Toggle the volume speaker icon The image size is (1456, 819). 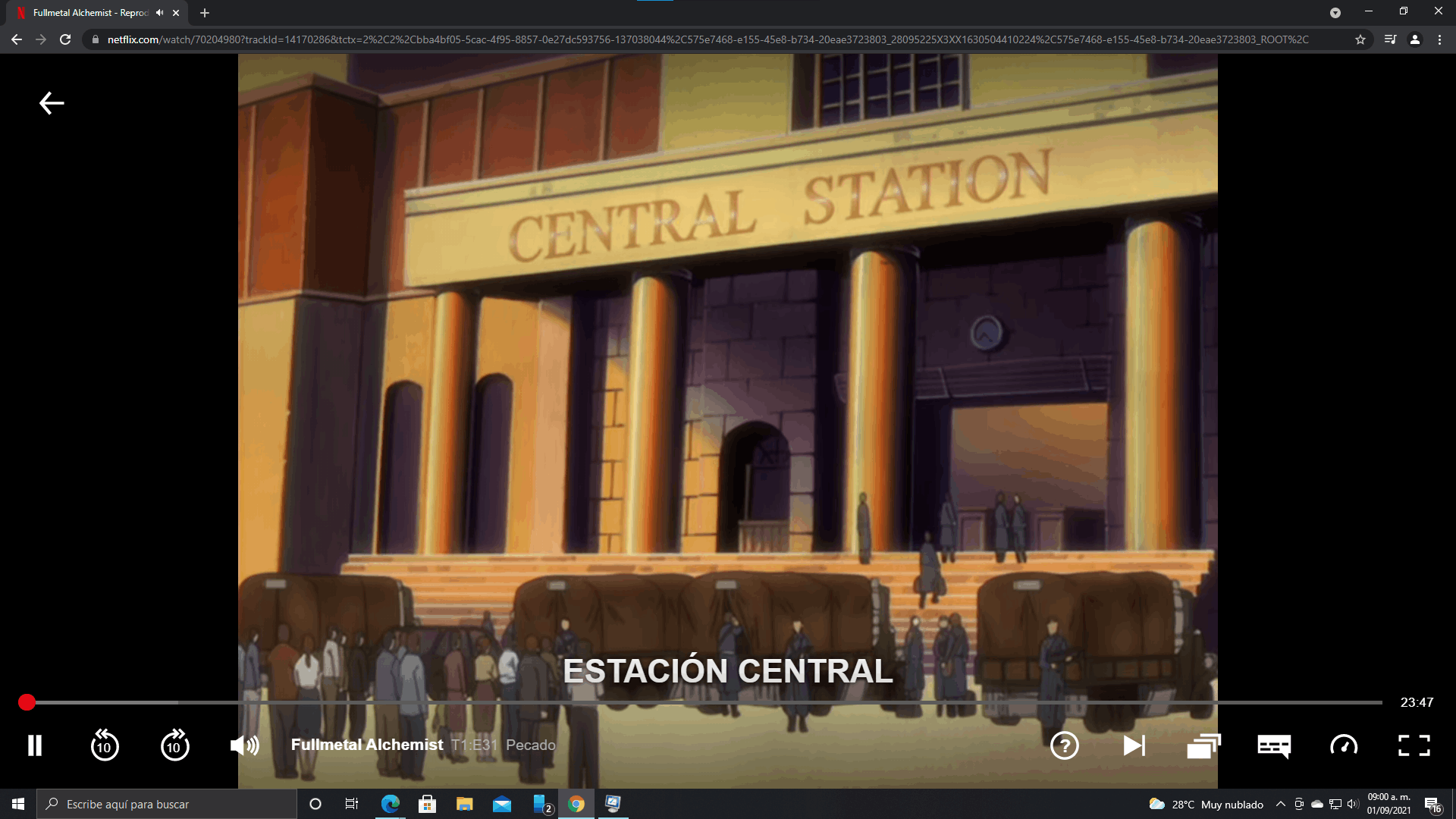[244, 745]
